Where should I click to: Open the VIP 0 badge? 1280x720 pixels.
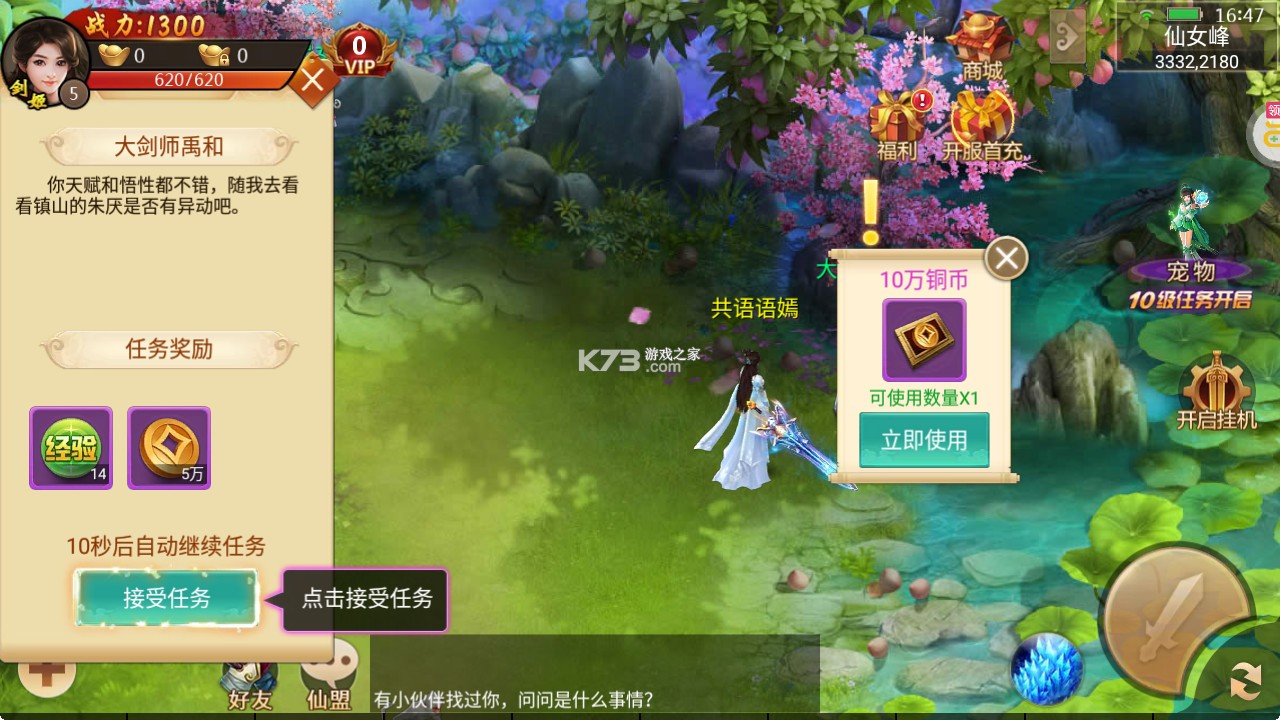[360, 48]
